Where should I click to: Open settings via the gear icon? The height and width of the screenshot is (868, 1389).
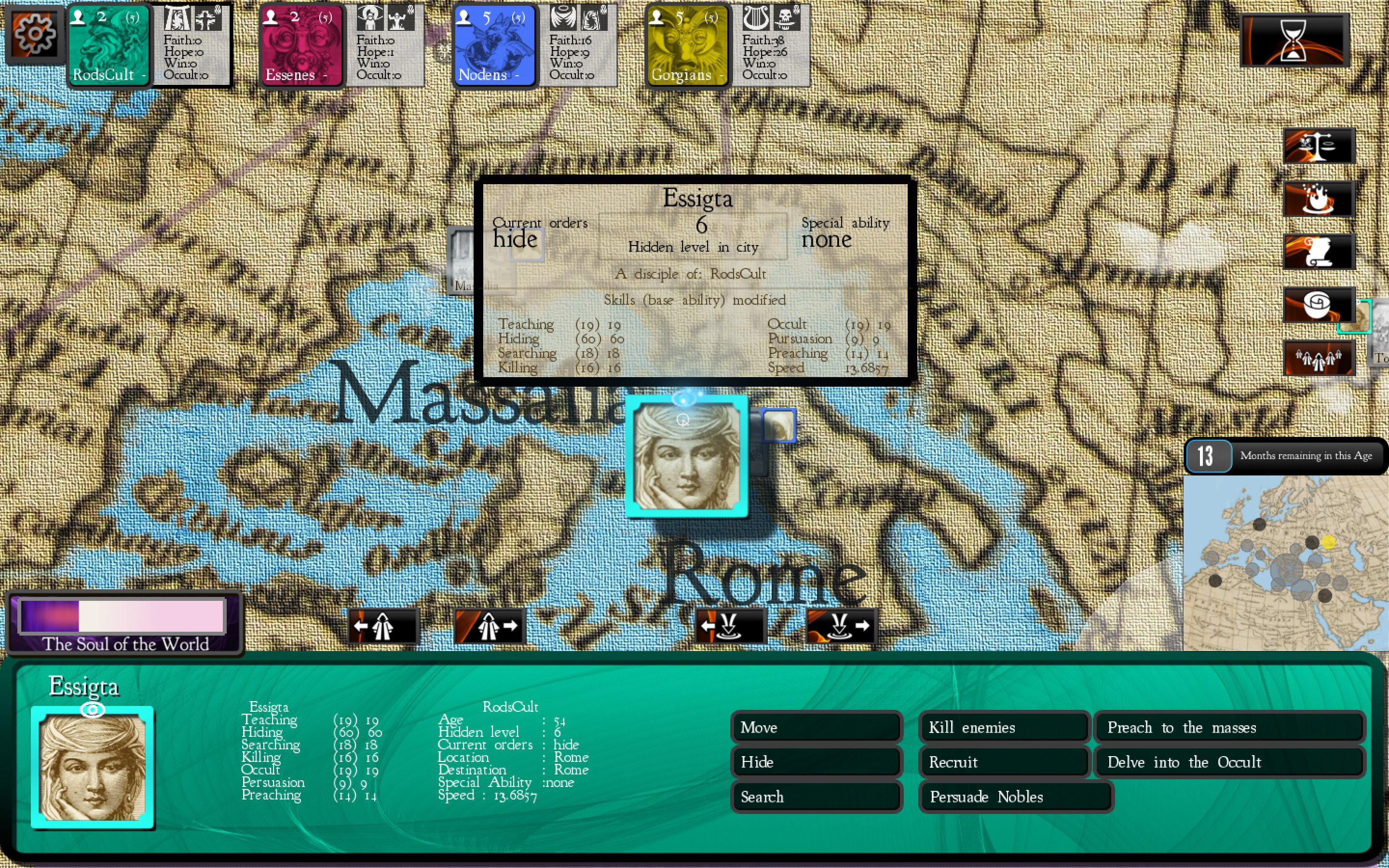(34, 34)
